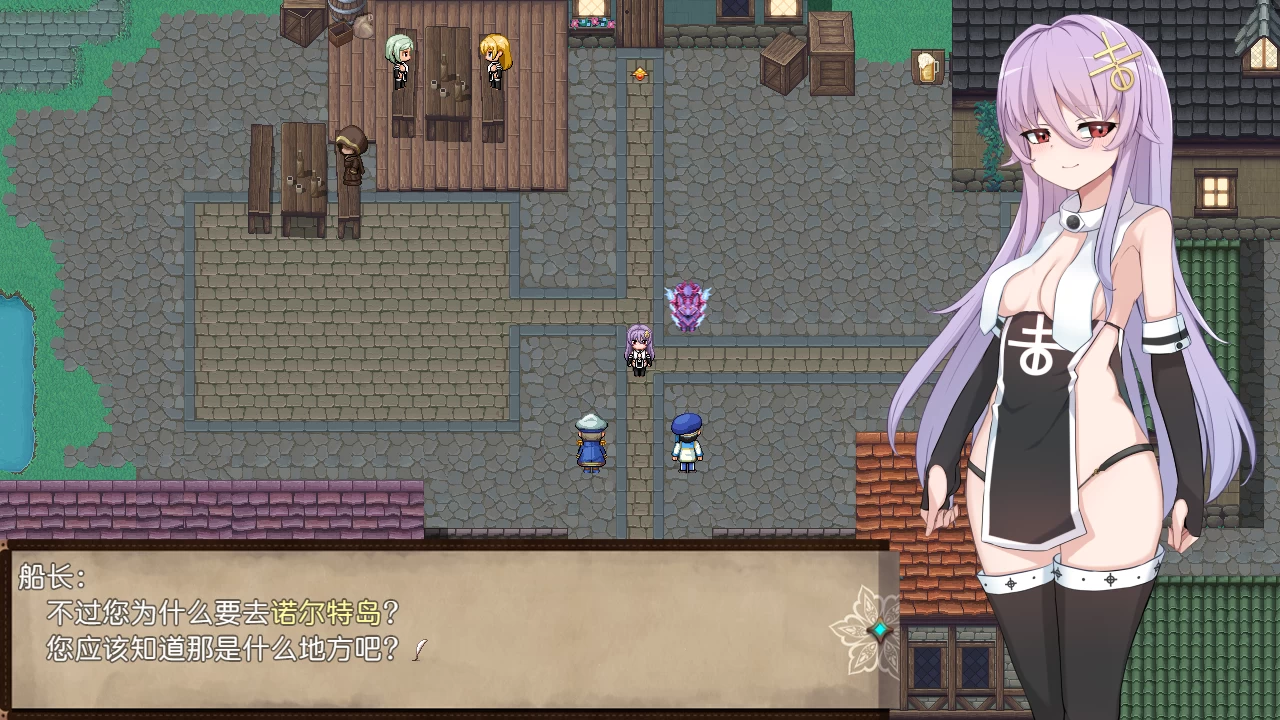Select the purple-haired player character sprite

[637, 352]
